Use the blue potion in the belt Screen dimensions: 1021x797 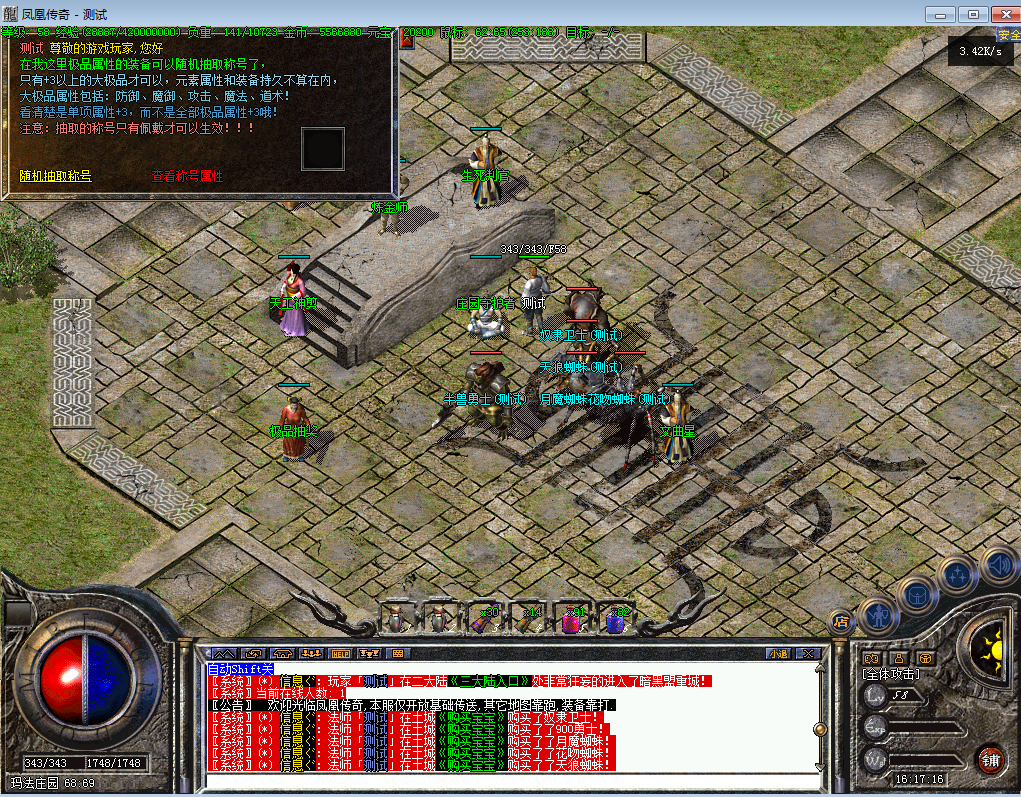pyautogui.click(x=615, y=621)
